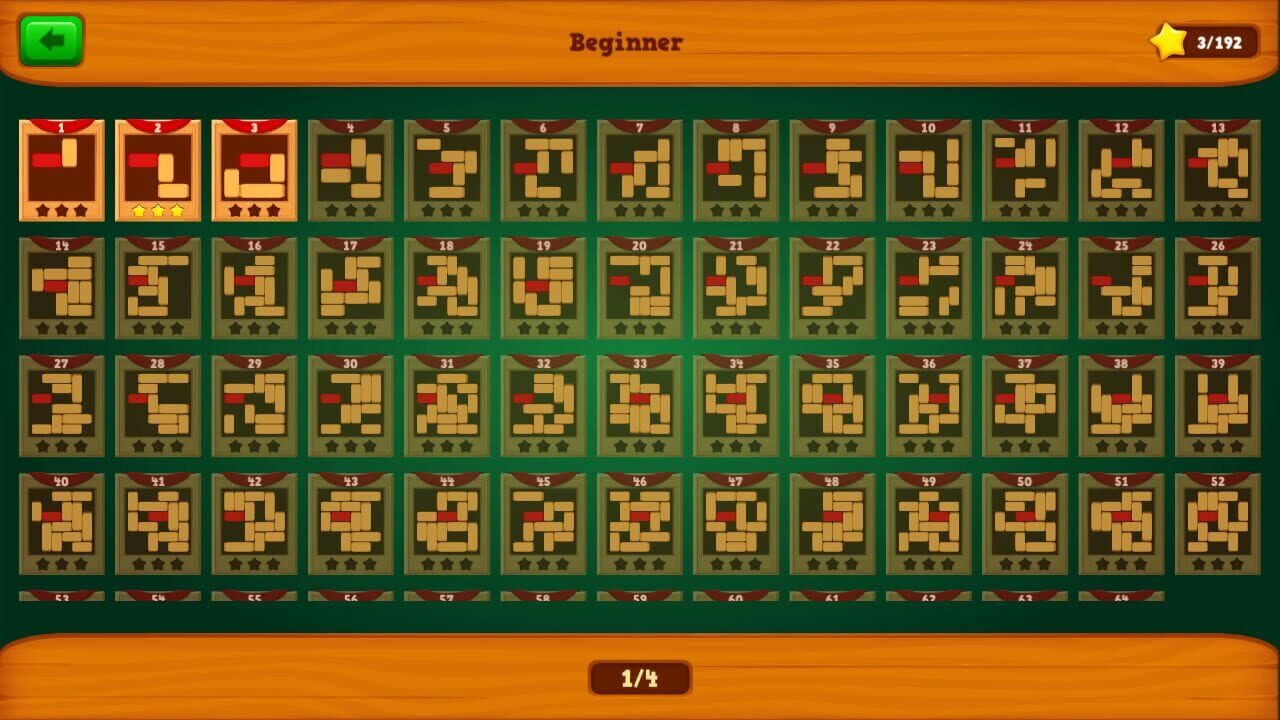
Task: Click the Beginner title header
Action: coord(626,43)
